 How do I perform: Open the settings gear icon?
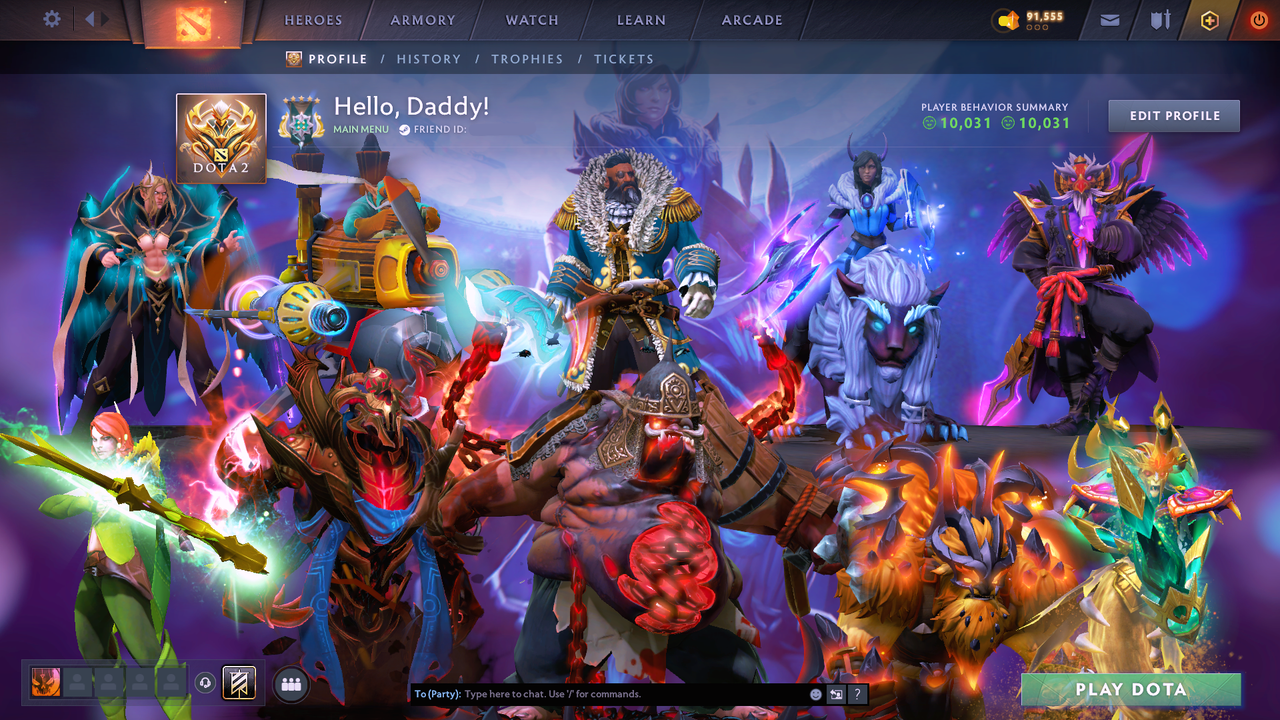(53, 19)
